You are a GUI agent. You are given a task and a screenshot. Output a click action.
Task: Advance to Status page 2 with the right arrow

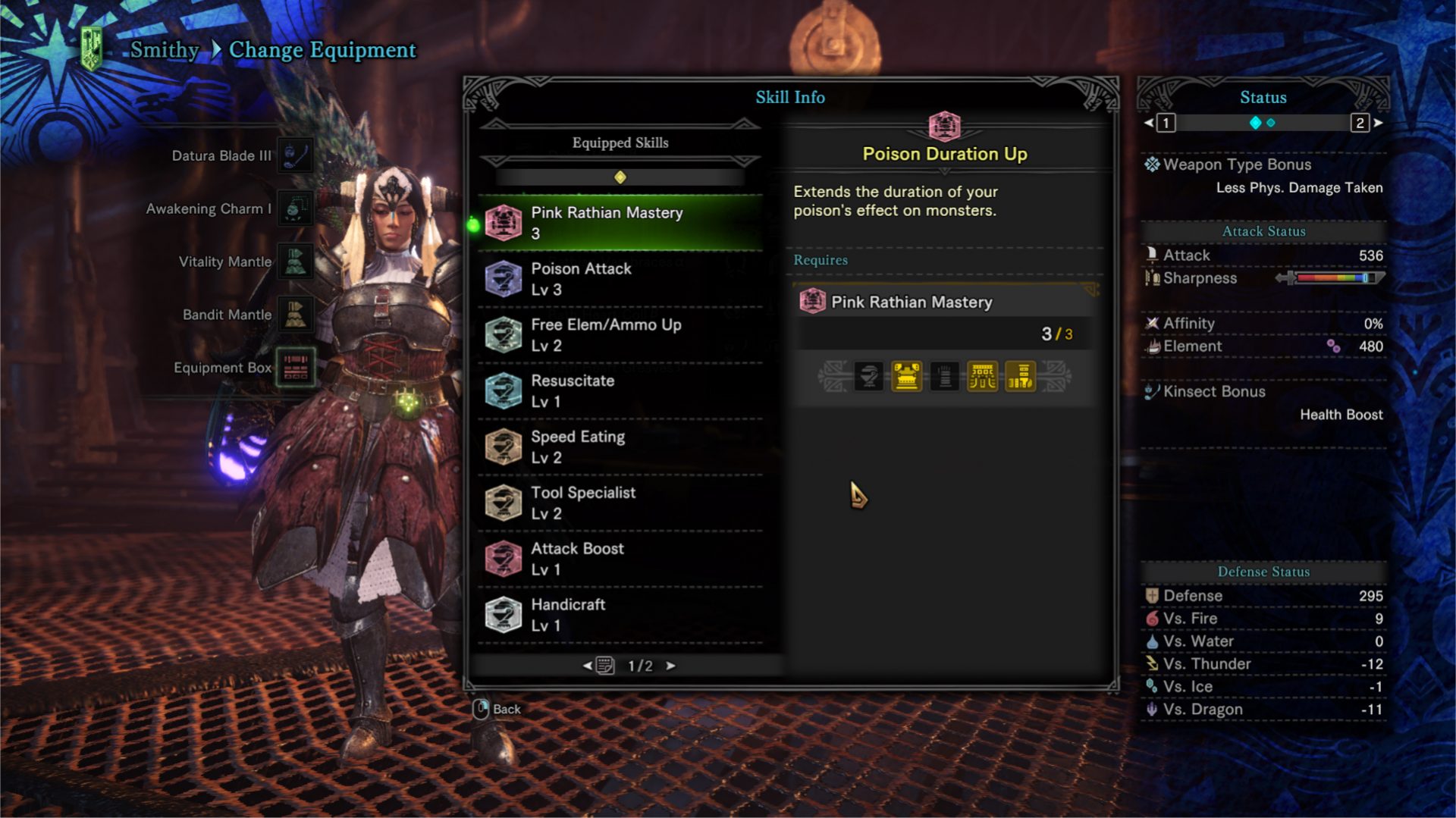[x=1379, y=122]
